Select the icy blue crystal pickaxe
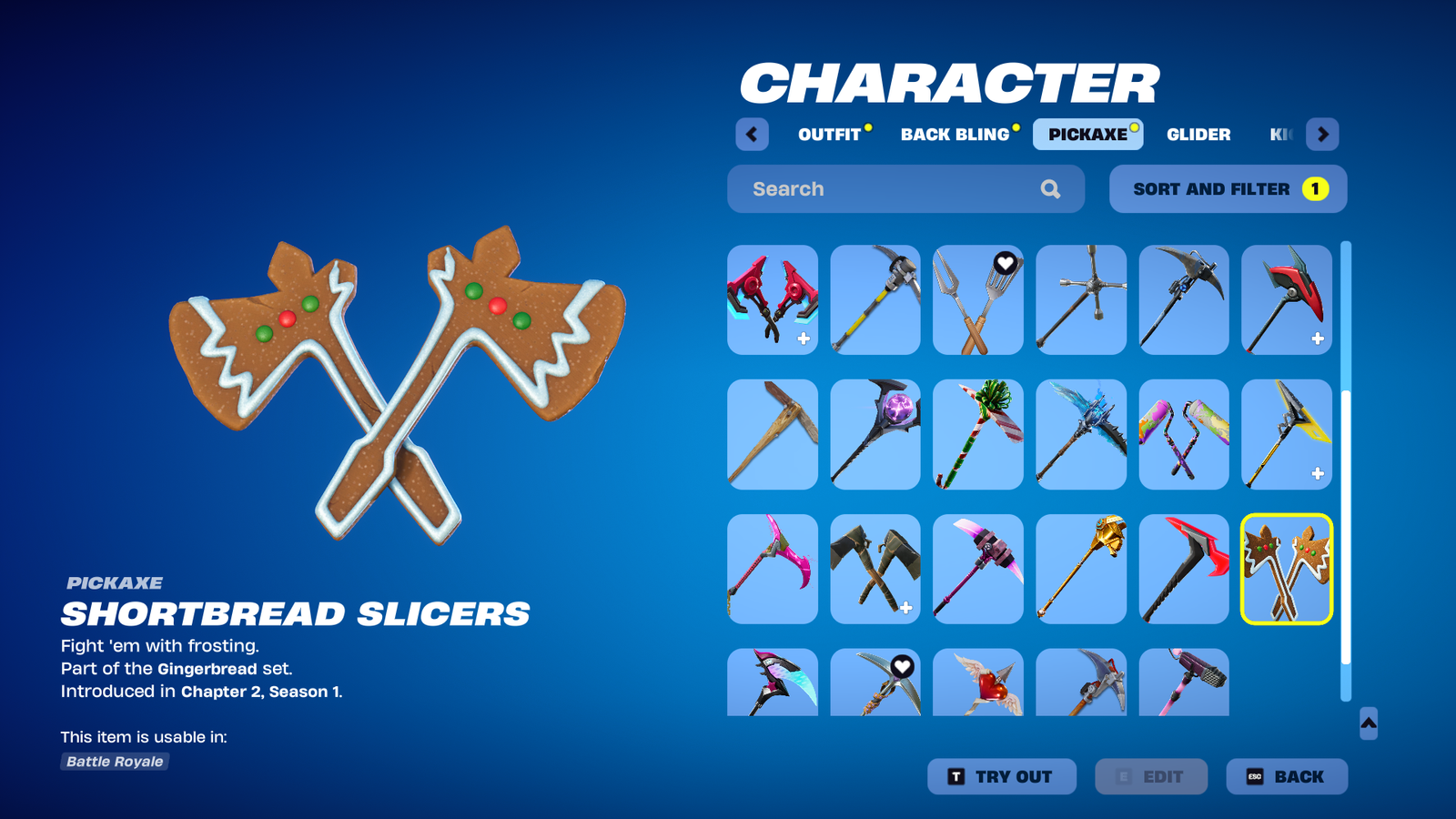1456x819 pixels. click(x=1080, y=435)
